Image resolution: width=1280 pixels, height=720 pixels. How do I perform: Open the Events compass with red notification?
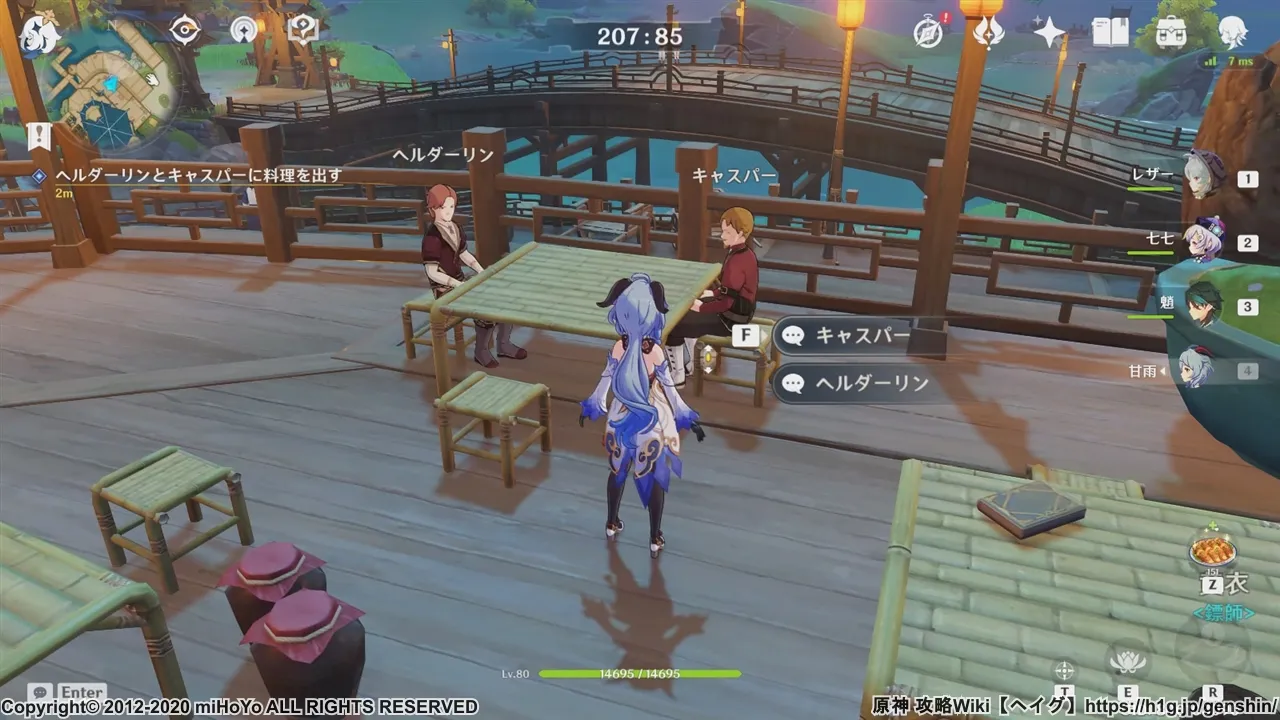(929, 30)
